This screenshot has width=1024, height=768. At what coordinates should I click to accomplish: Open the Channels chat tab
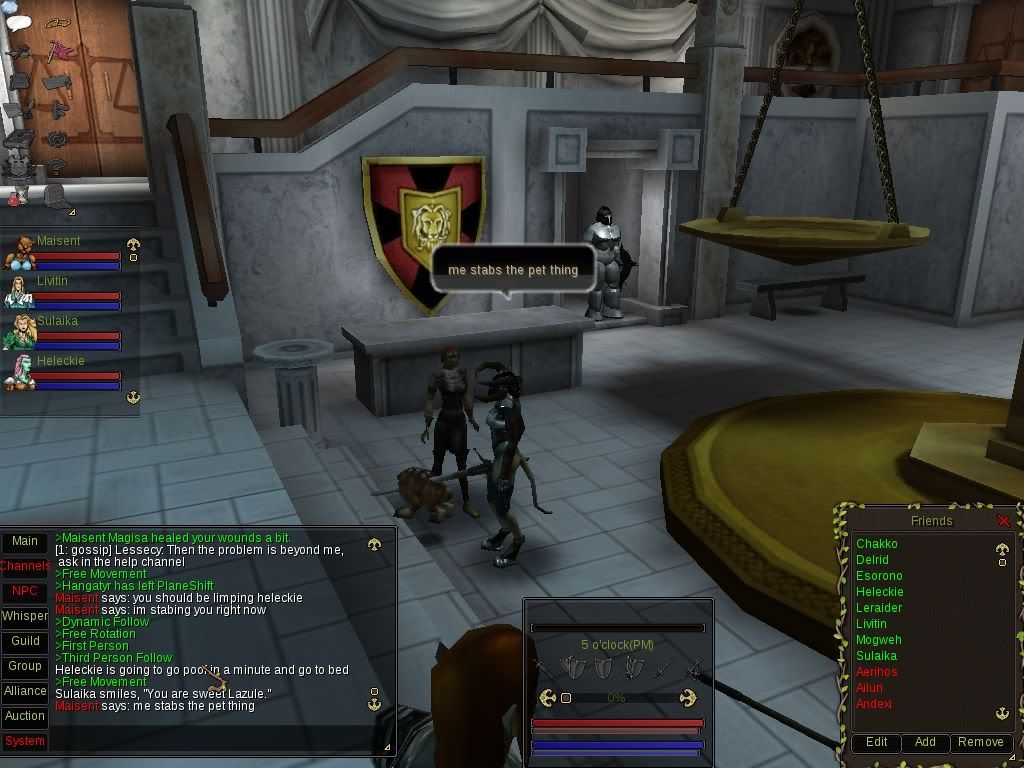coord(25,566)
